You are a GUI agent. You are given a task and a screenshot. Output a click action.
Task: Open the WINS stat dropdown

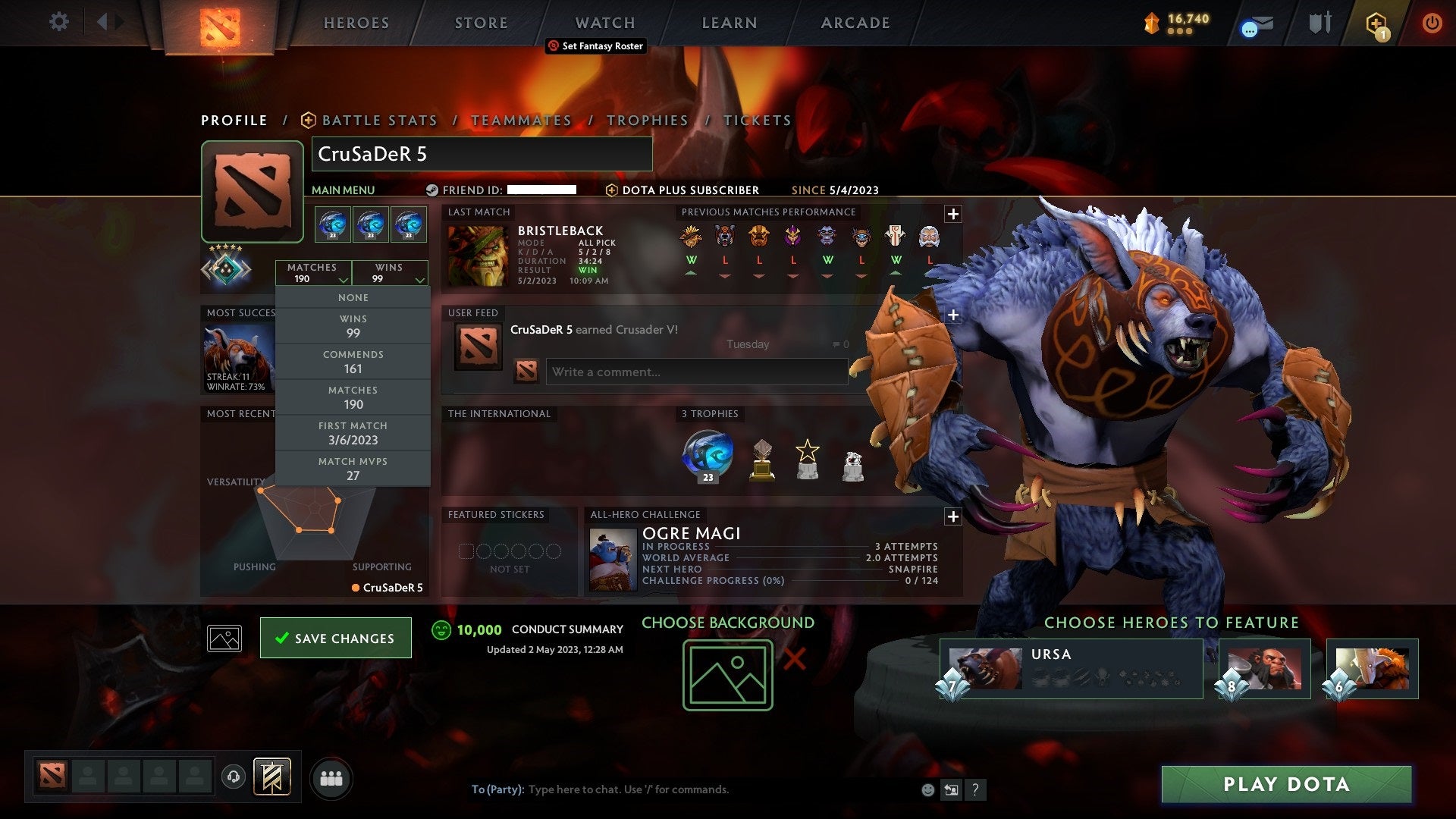point(390,273)
